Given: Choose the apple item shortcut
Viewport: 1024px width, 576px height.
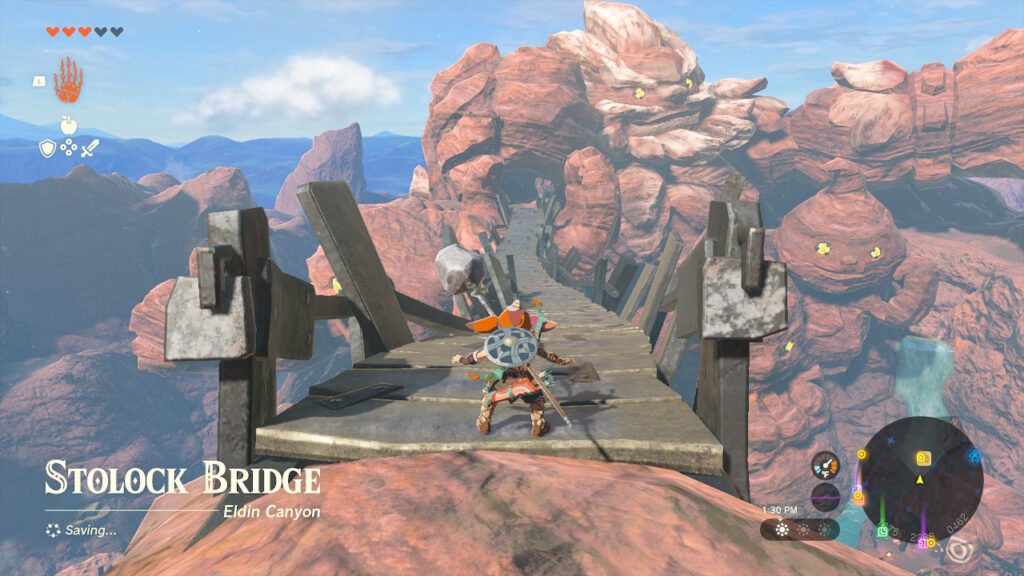Looking at the screenshot, I should click(x=69, y=124).
